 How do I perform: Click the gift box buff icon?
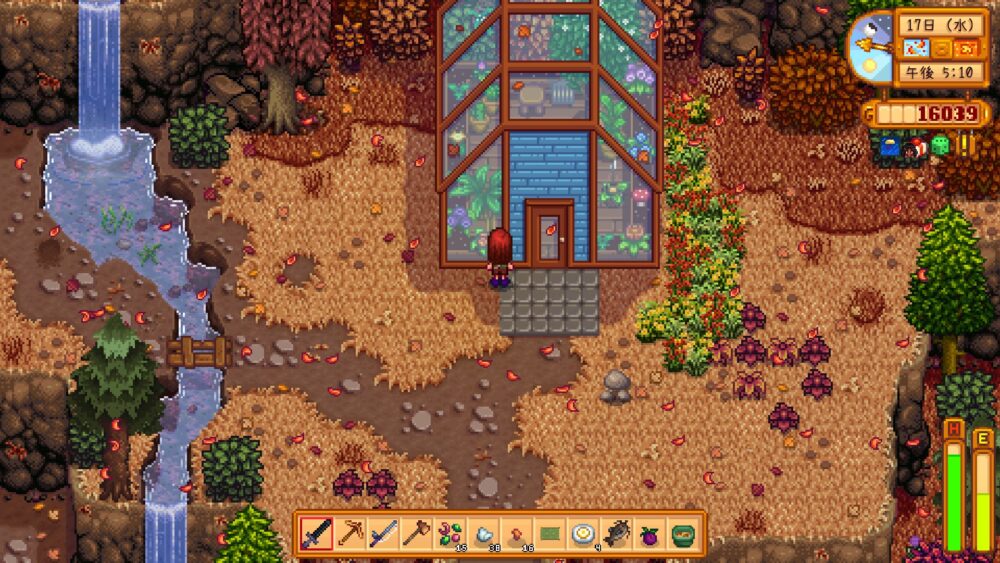[916, 148]
